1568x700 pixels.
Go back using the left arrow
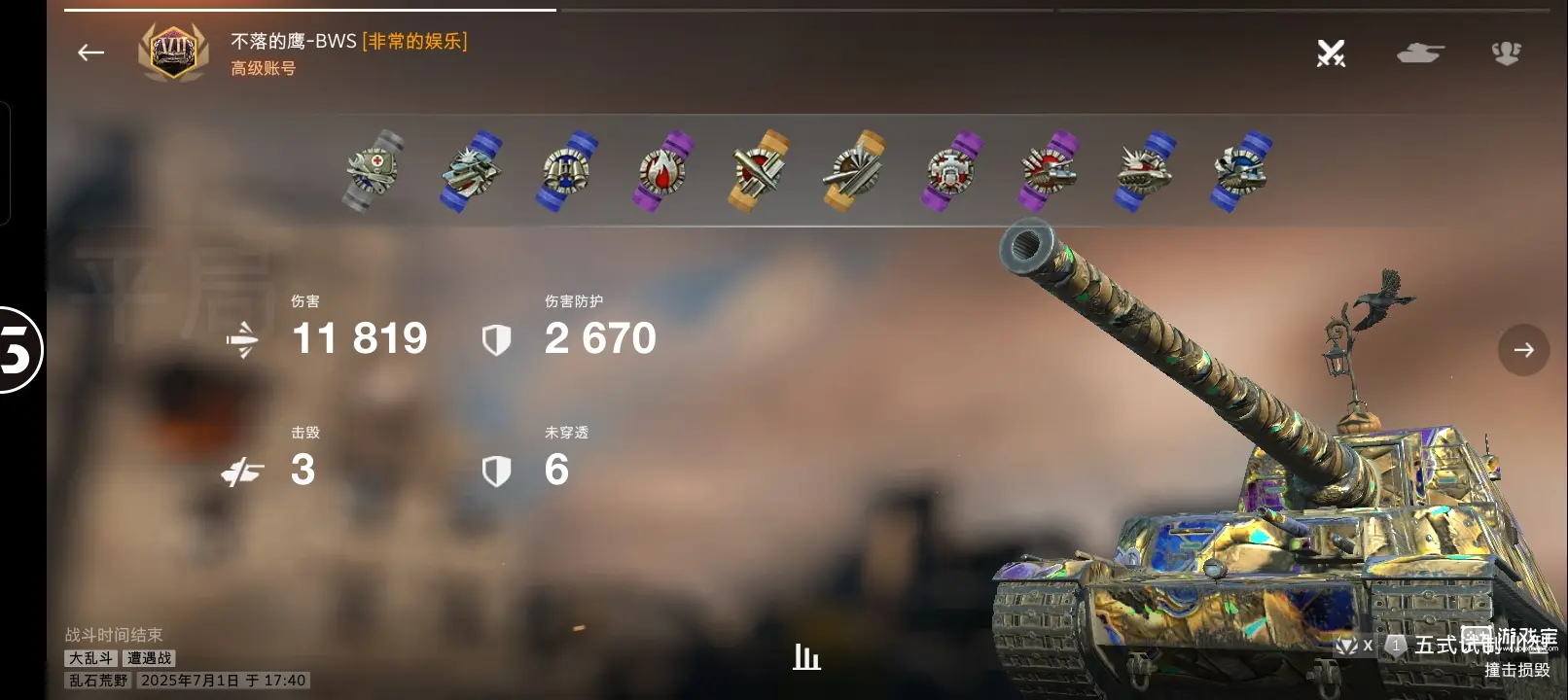[90, 52]
